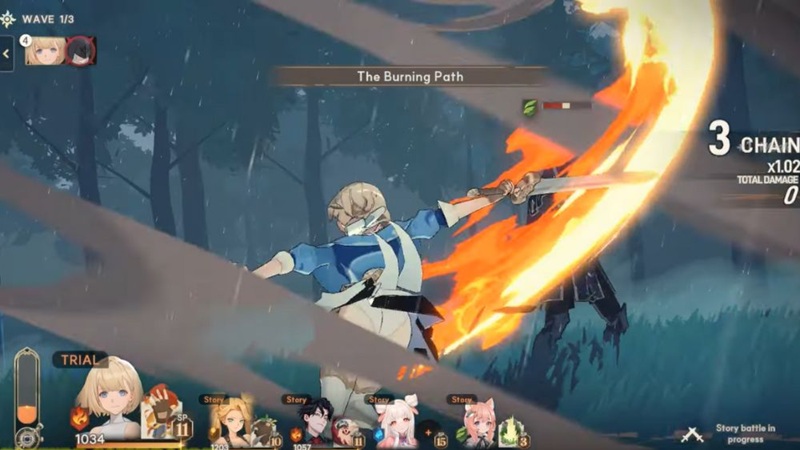
Task: Choose the pink cat-eared Story ally portrait
Action: (x=479, y=423)
